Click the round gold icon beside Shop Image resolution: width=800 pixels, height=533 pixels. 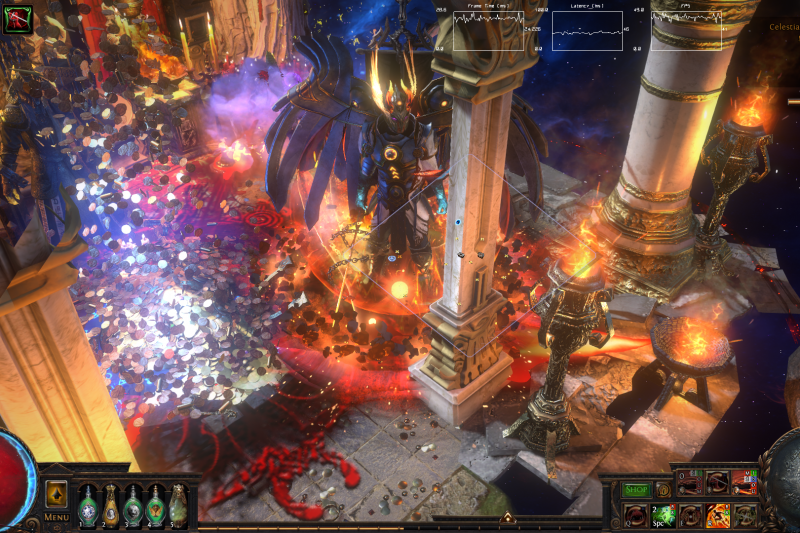point(663,490)
